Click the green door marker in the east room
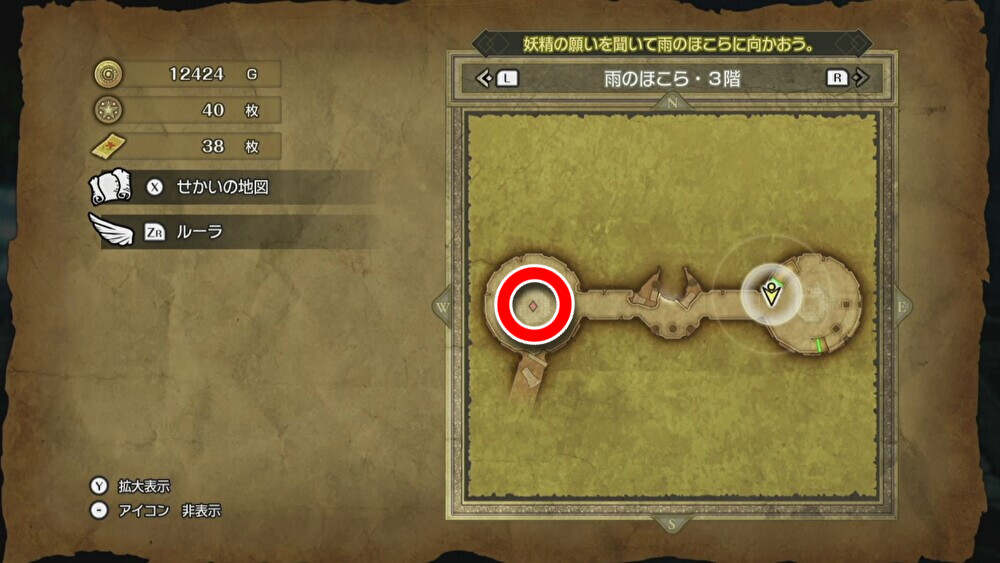 coord(818,345)
